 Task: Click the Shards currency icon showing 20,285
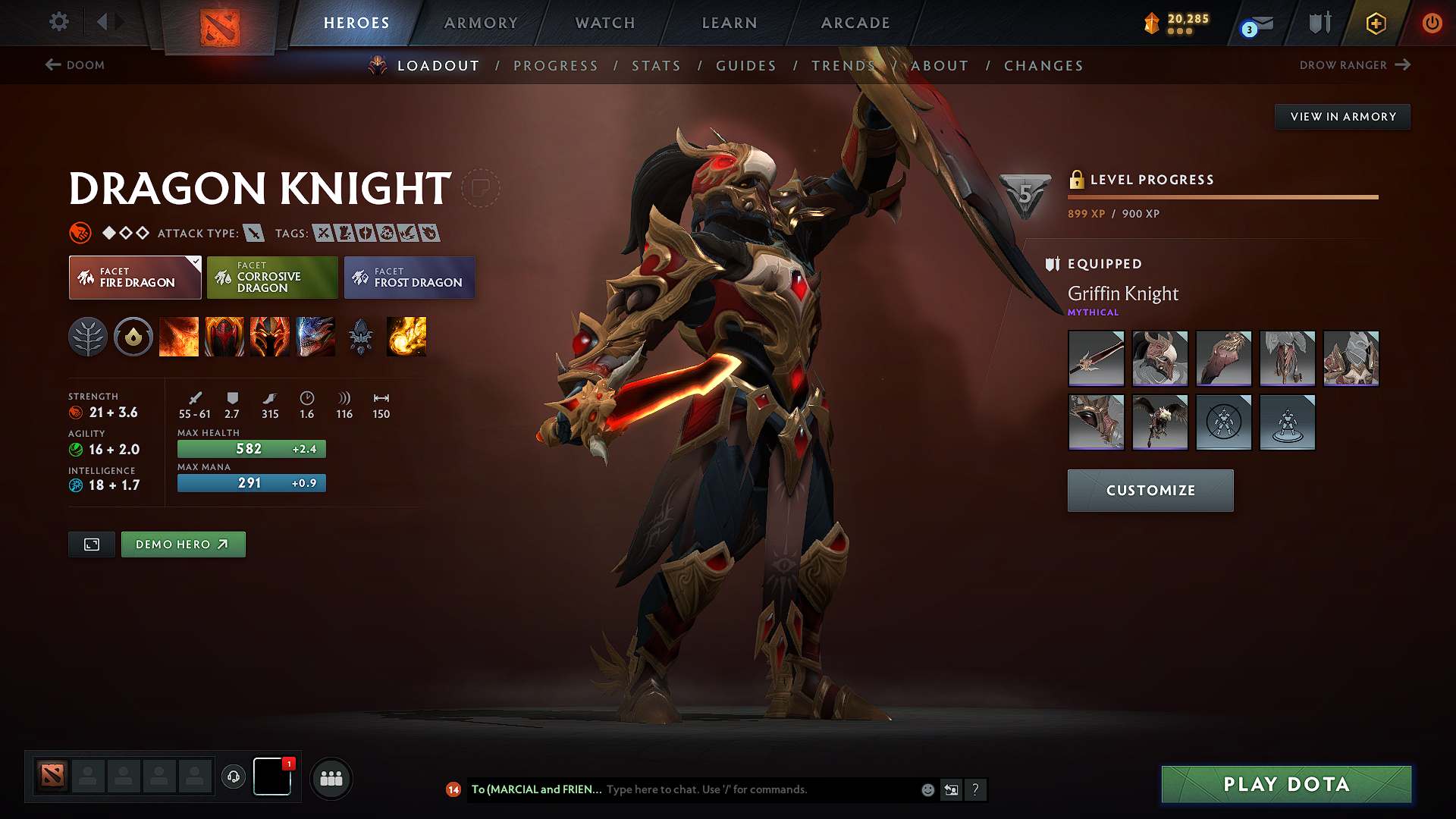(1152, 23)
